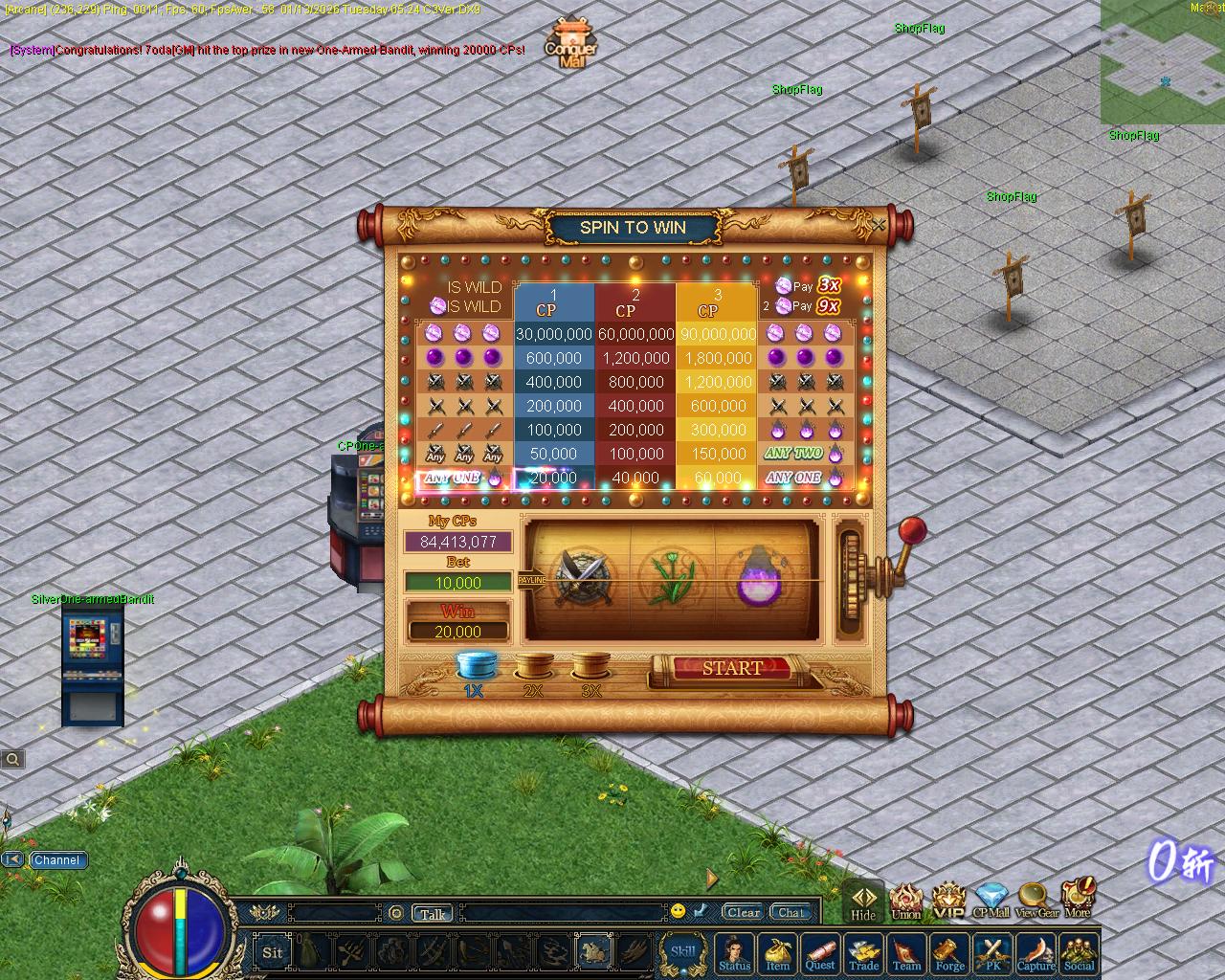Show the Quest log
This screenshot has width=1225, height=980.
(x=820, y=953)
